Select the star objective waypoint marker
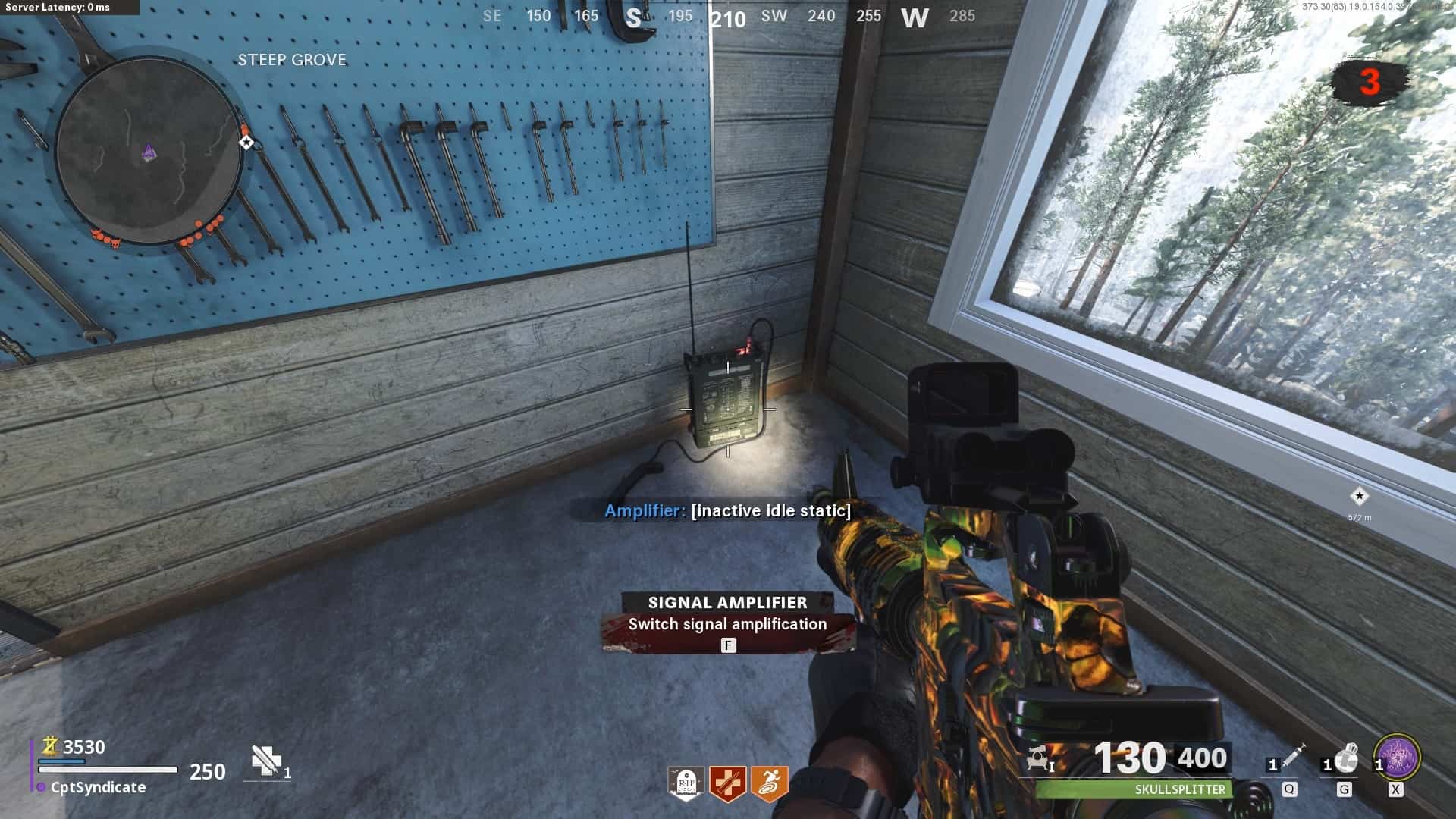 point(1359,496)
